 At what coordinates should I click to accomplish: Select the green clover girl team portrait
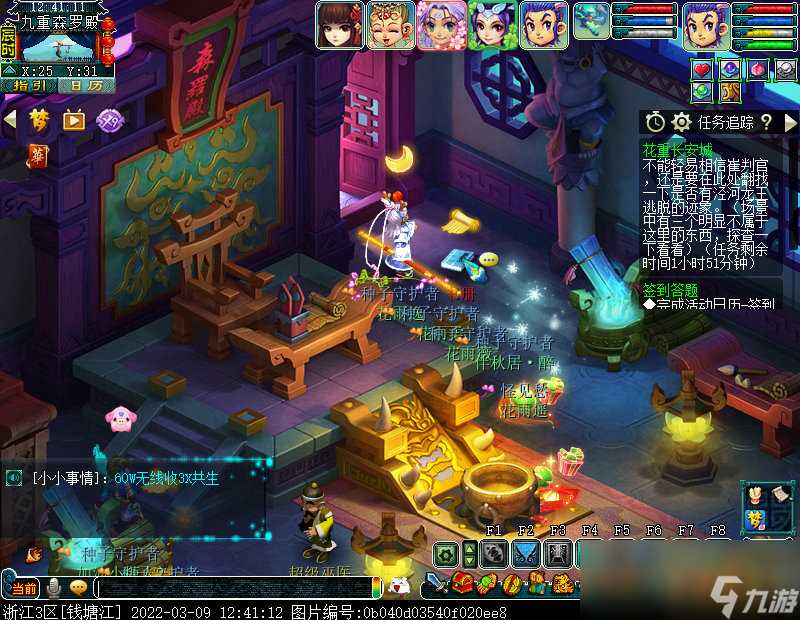(492, 25)
